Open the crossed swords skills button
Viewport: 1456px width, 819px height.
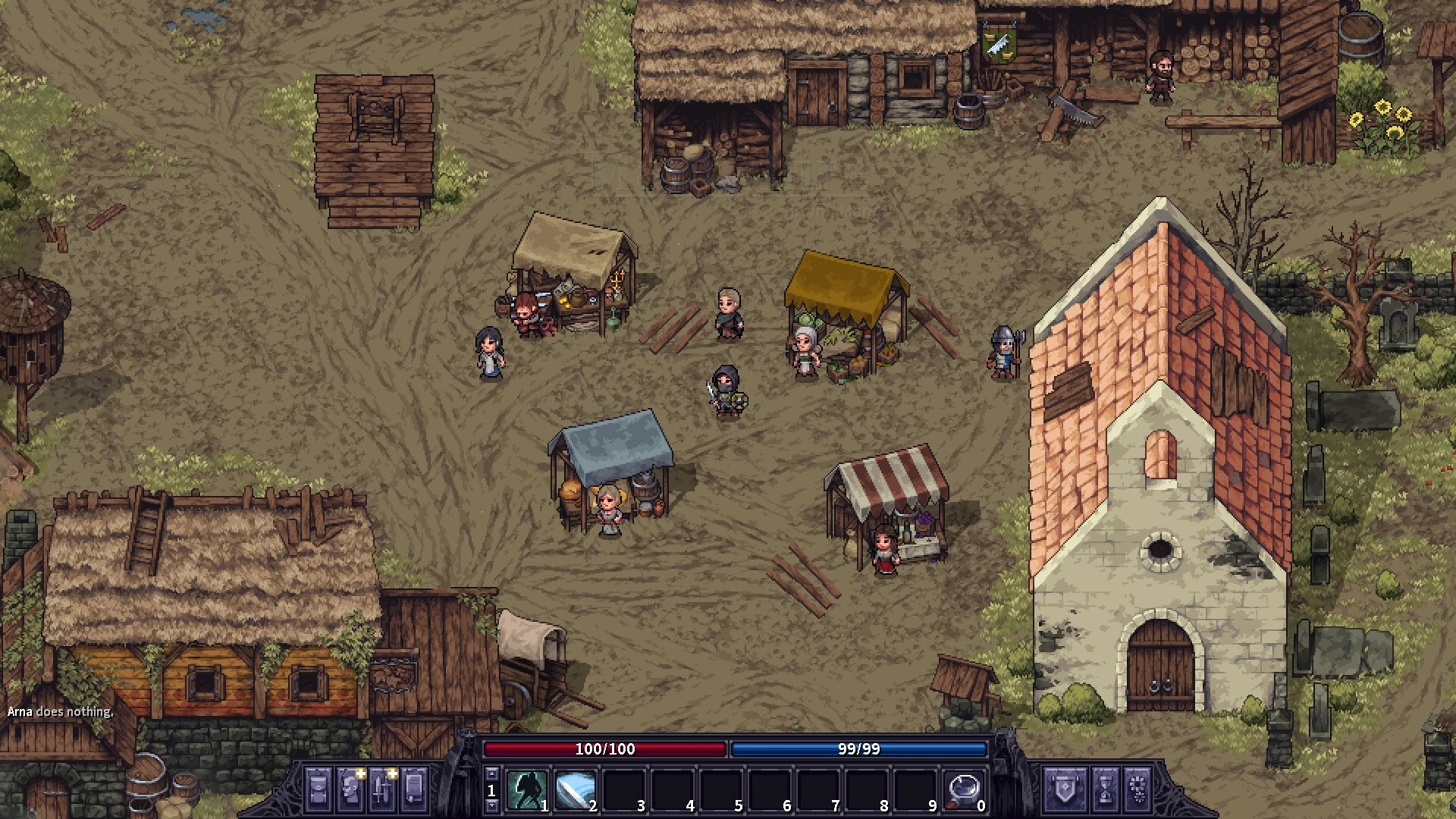click(384, 789)
